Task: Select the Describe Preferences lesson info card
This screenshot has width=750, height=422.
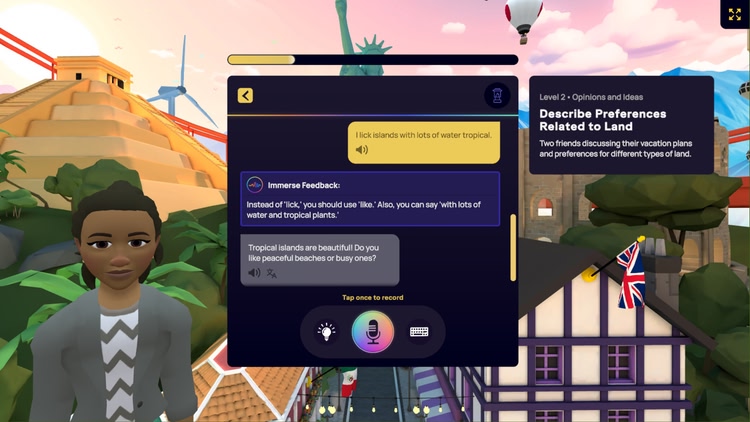Action: click(621, 125)
